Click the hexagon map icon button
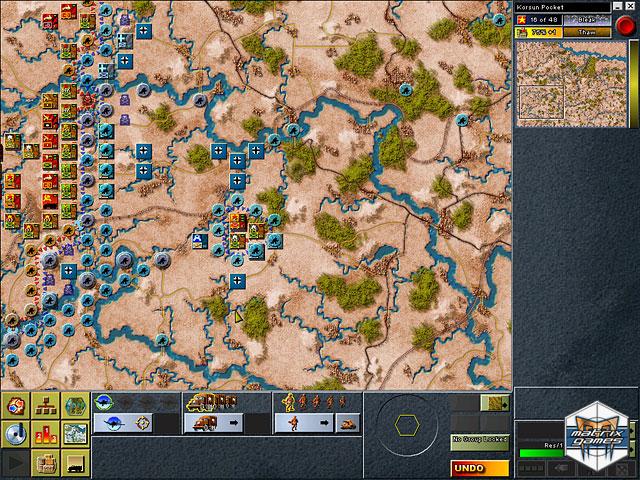 point(75,406)
